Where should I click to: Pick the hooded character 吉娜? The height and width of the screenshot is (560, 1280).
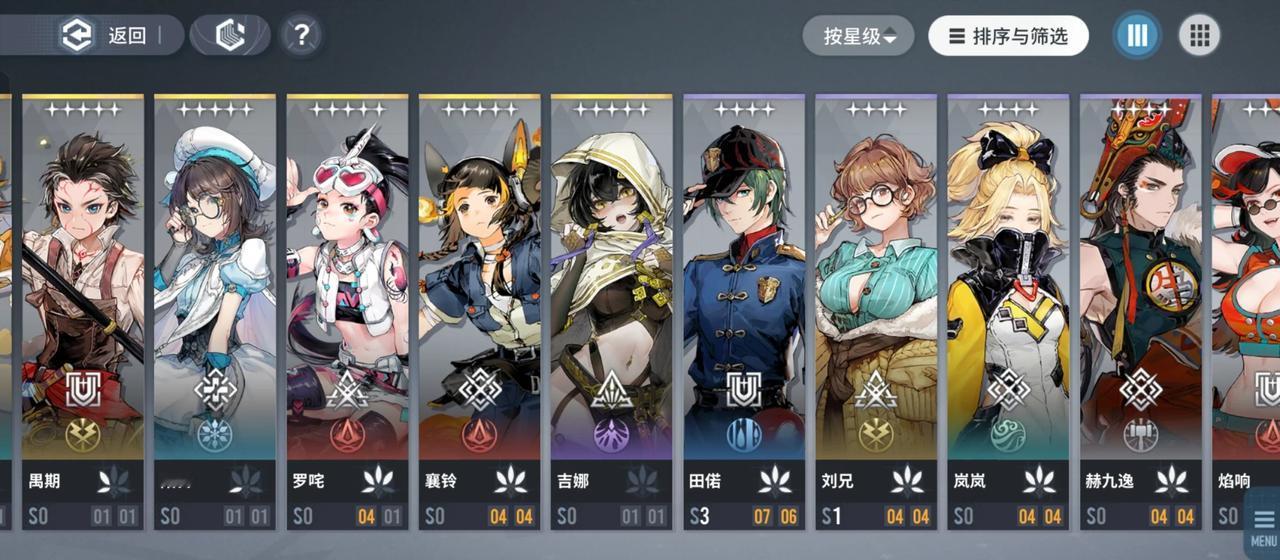click(611, 300)
